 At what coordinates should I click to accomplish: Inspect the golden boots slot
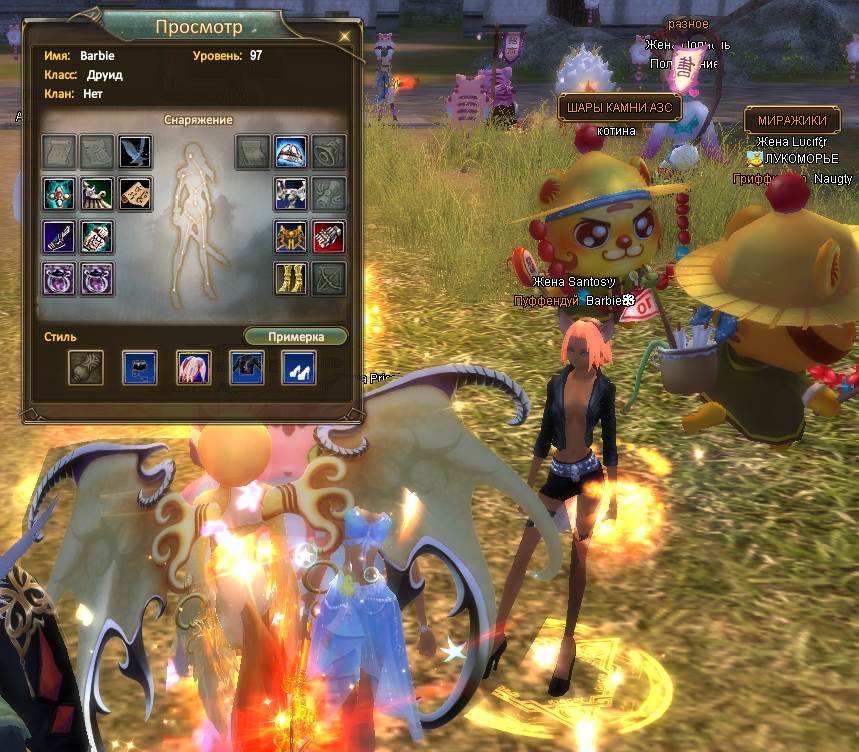coord(291,278)
